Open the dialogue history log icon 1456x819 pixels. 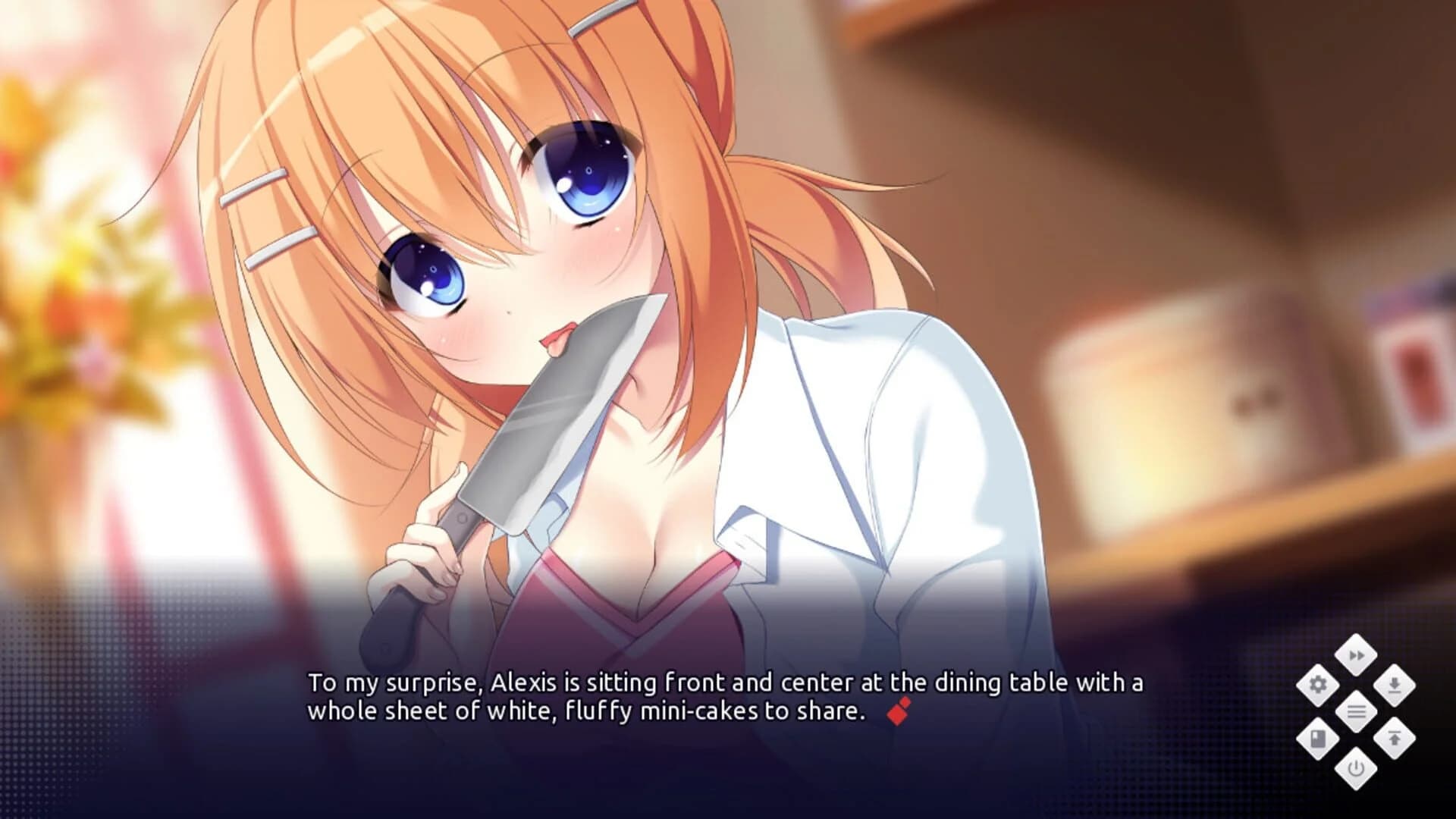coord(1357,711)
